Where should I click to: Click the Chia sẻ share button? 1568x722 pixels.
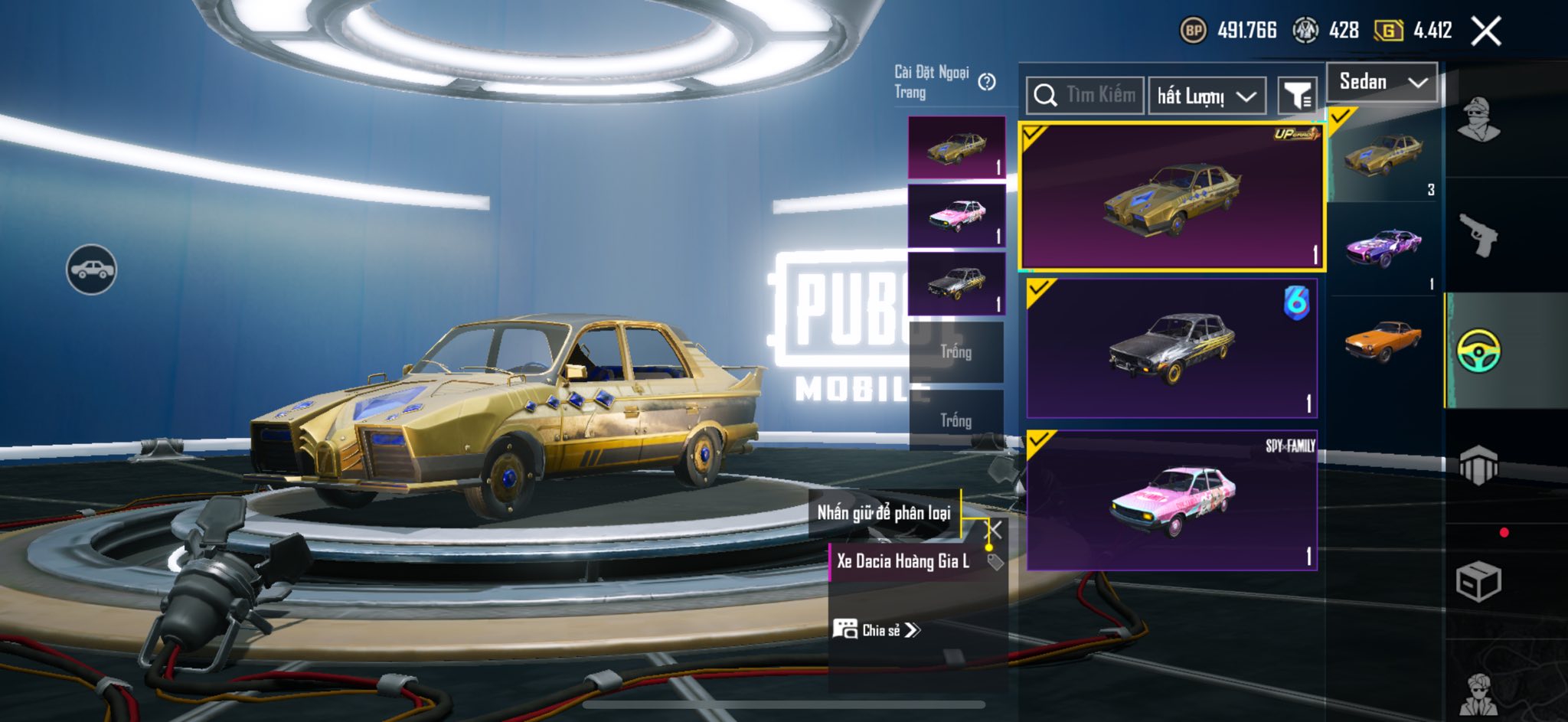pyautogui.click(x=877, y=630)
